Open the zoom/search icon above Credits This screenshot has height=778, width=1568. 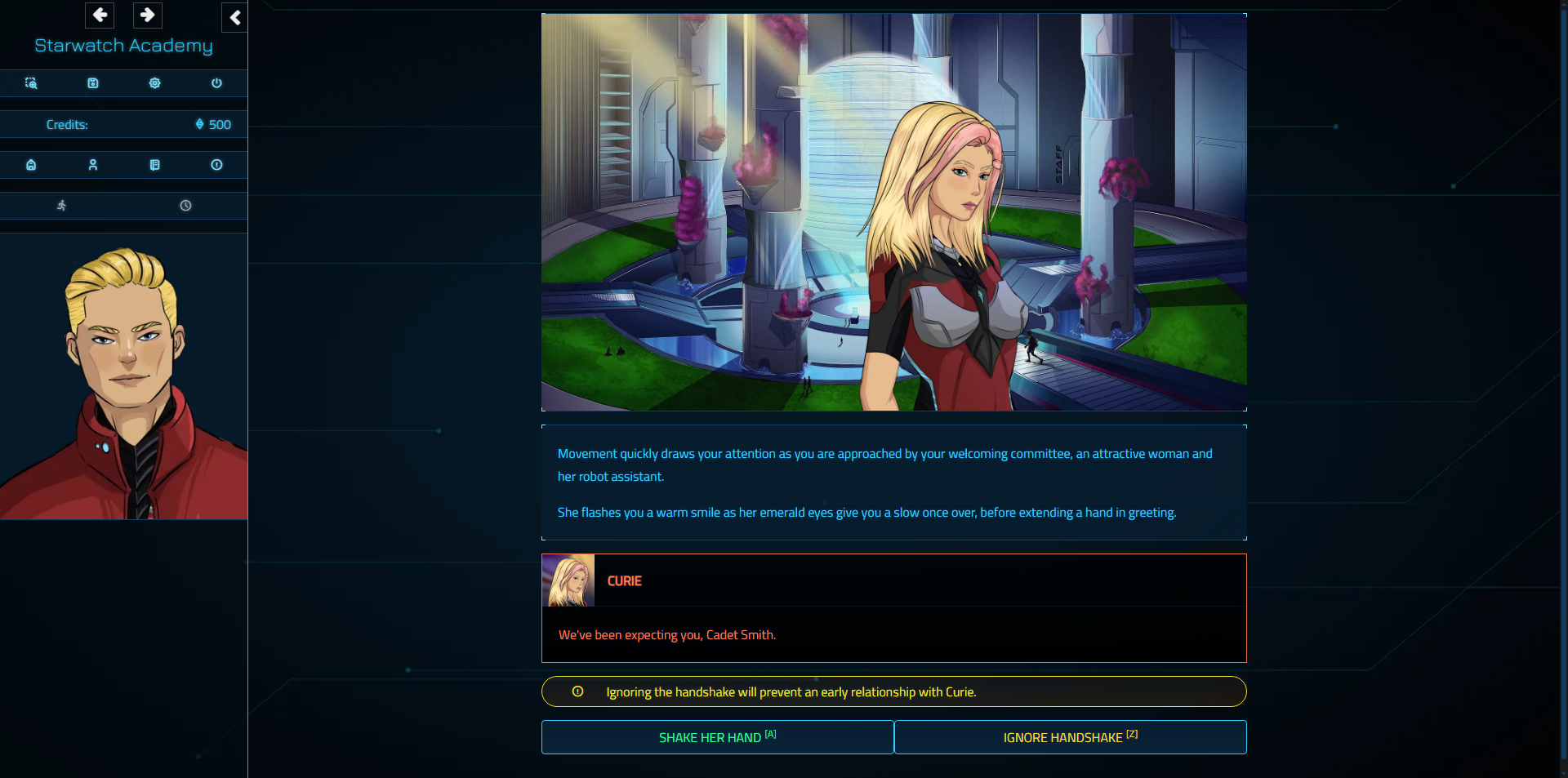[x=31, y=82]
